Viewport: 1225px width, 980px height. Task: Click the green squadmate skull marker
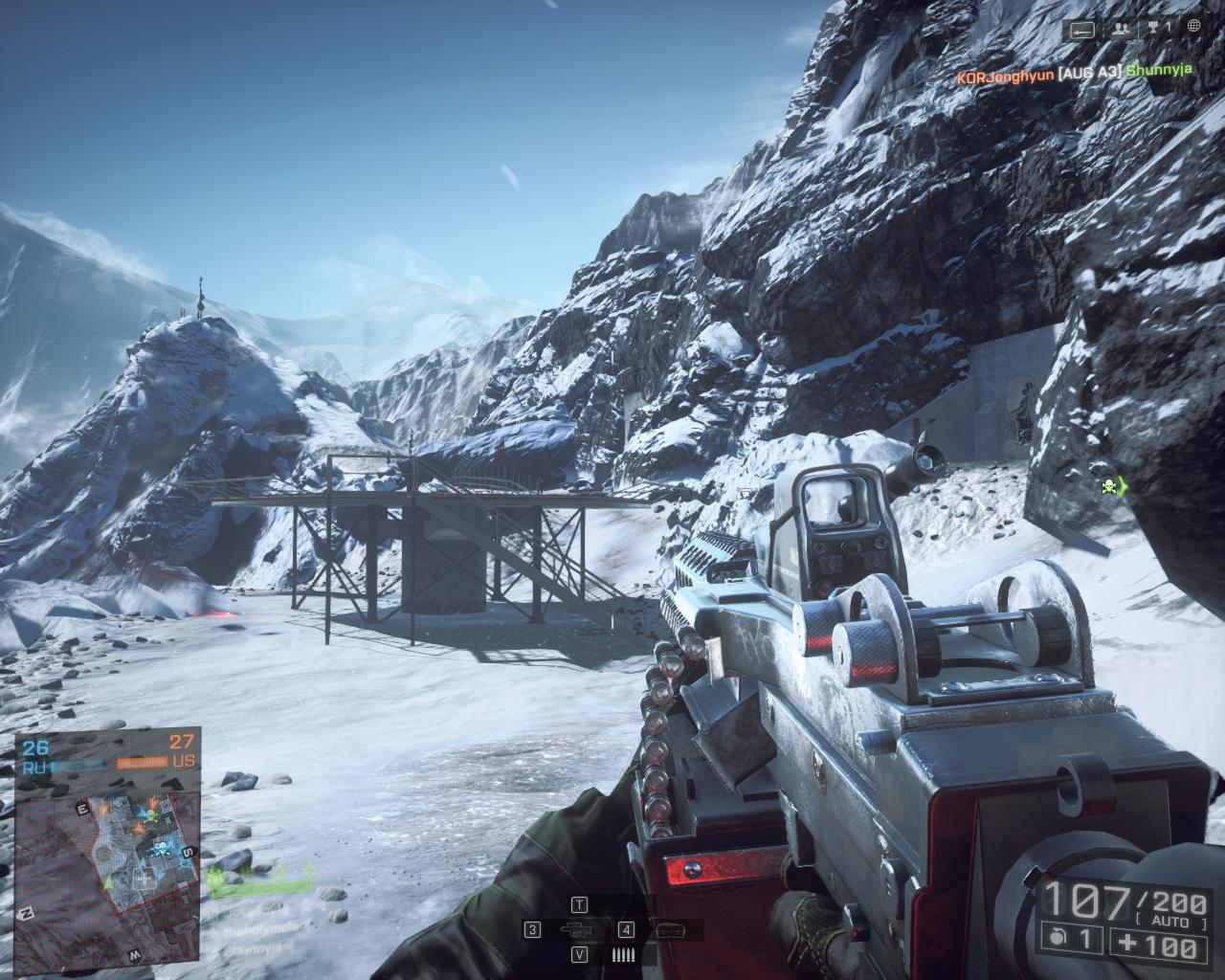tap(1110, 486)
